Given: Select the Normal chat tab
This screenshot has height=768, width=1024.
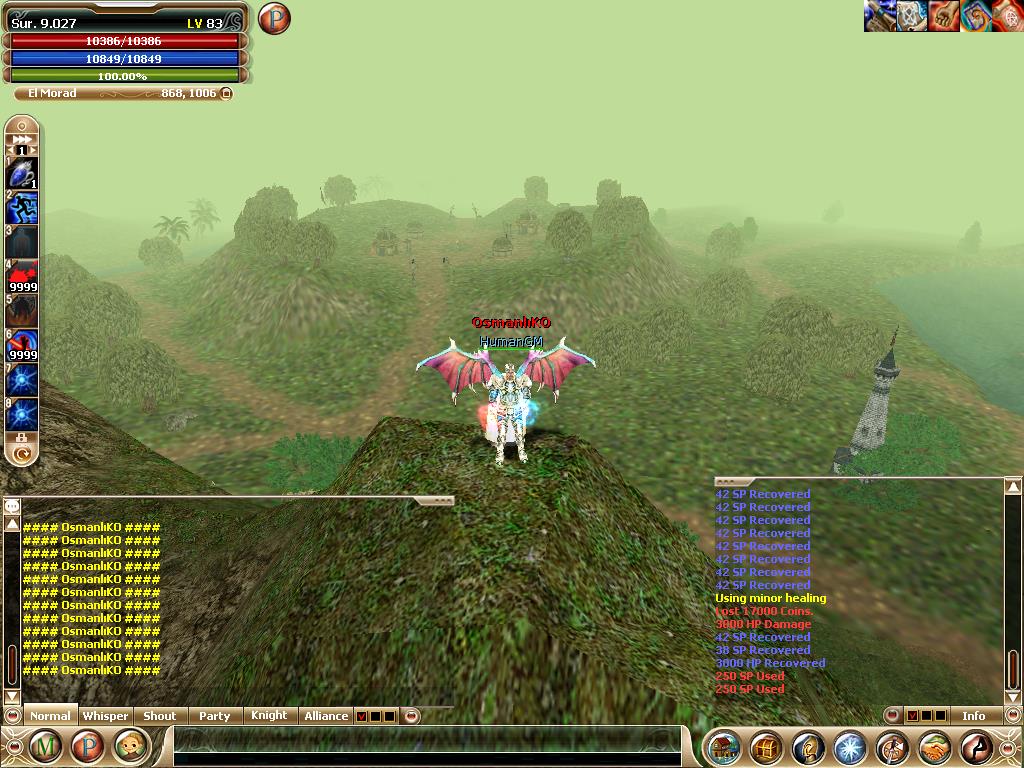Looking at the screenshot, I should click(50, 716).
